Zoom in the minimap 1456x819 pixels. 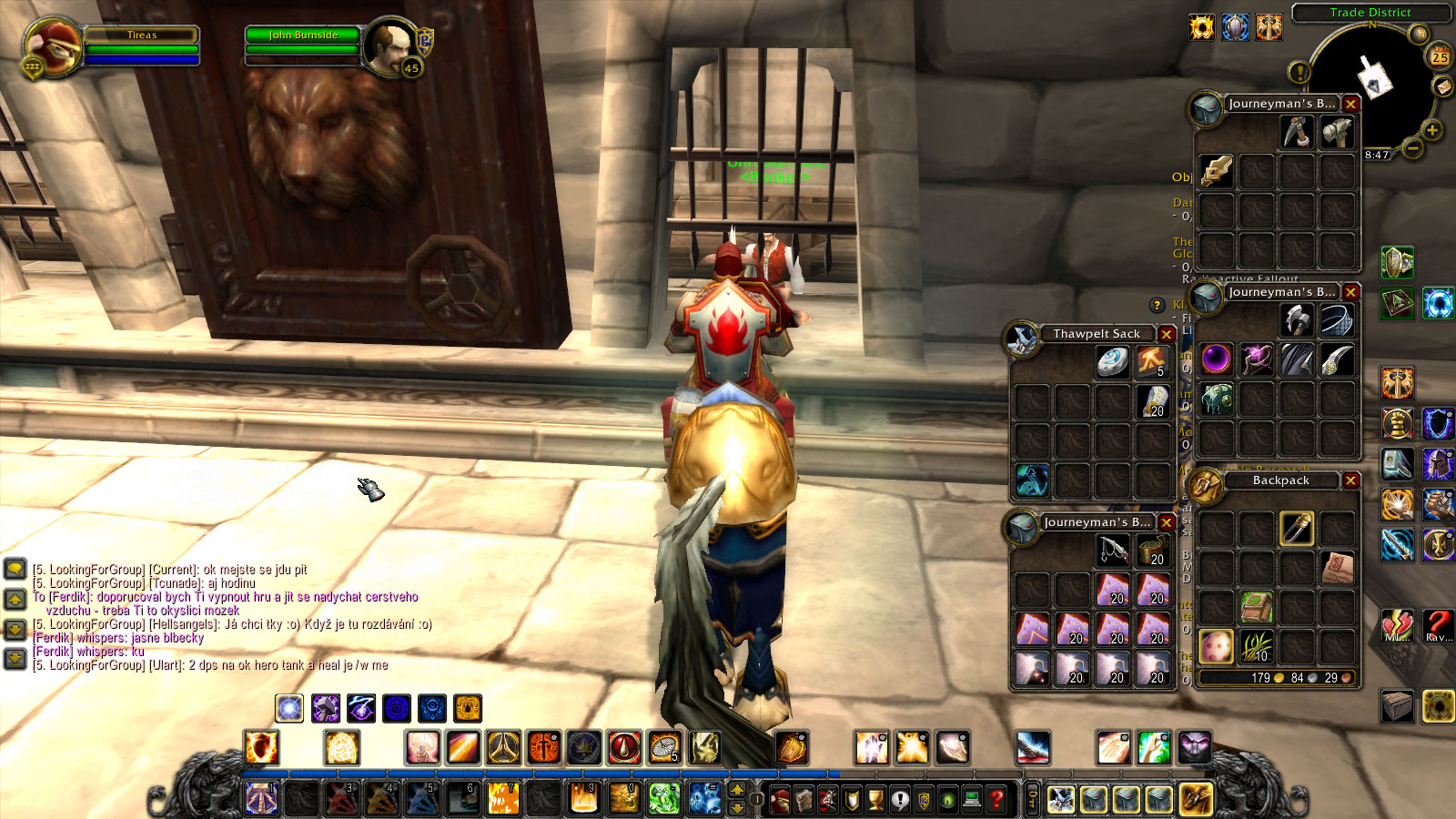coord(1431,130)
